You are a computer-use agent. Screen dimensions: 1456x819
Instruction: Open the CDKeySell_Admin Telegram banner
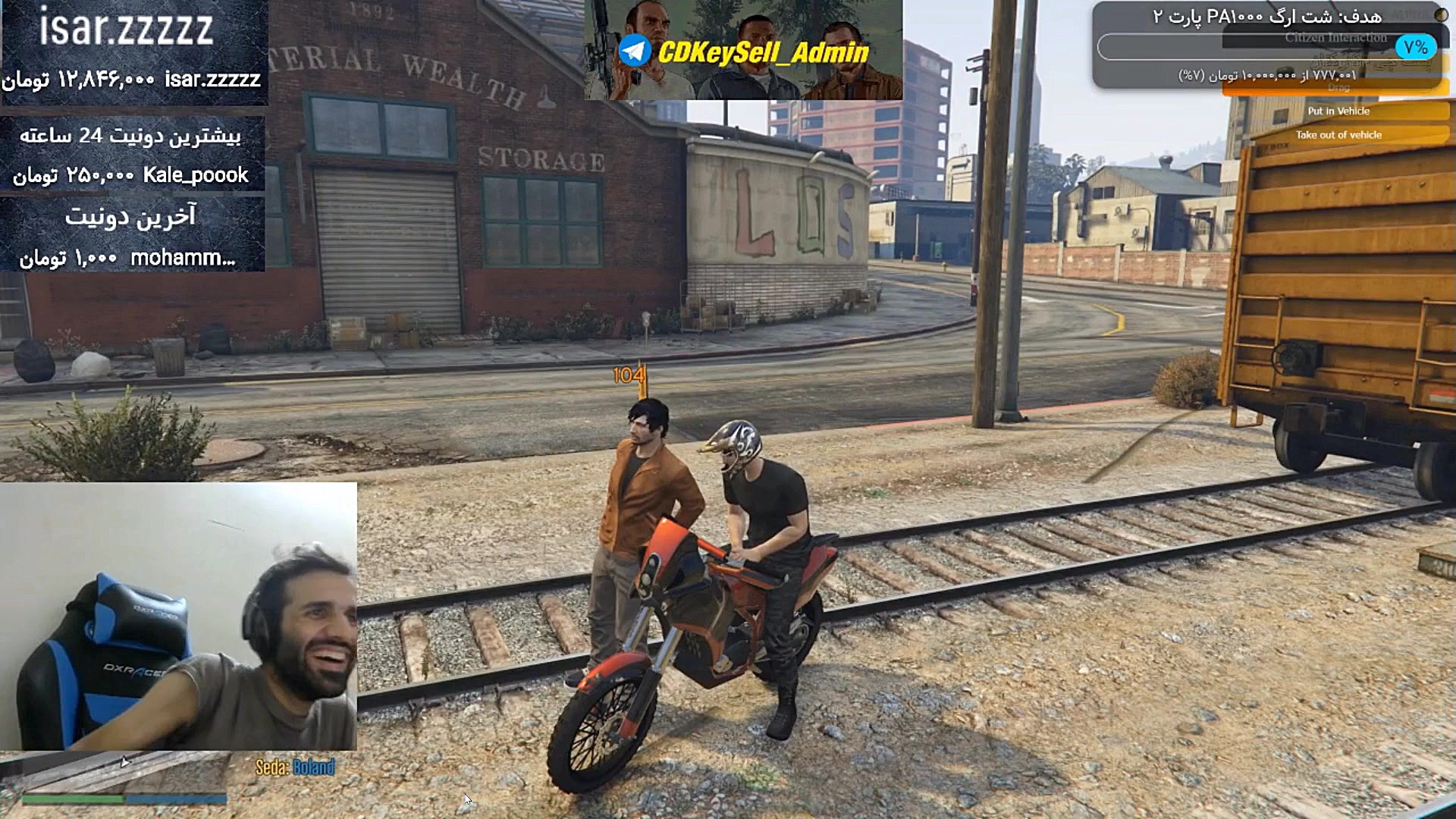tap(743, 50)
